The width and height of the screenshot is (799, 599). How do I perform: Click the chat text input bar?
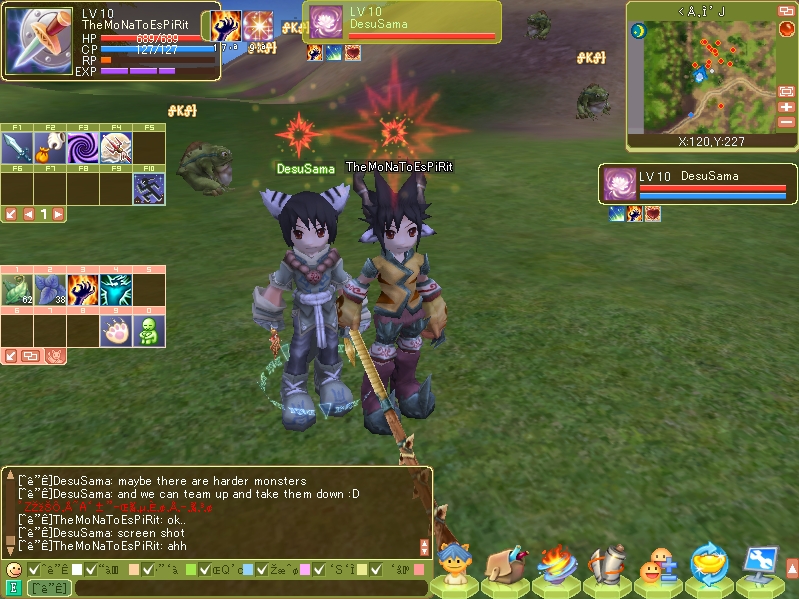coord(250,588)
